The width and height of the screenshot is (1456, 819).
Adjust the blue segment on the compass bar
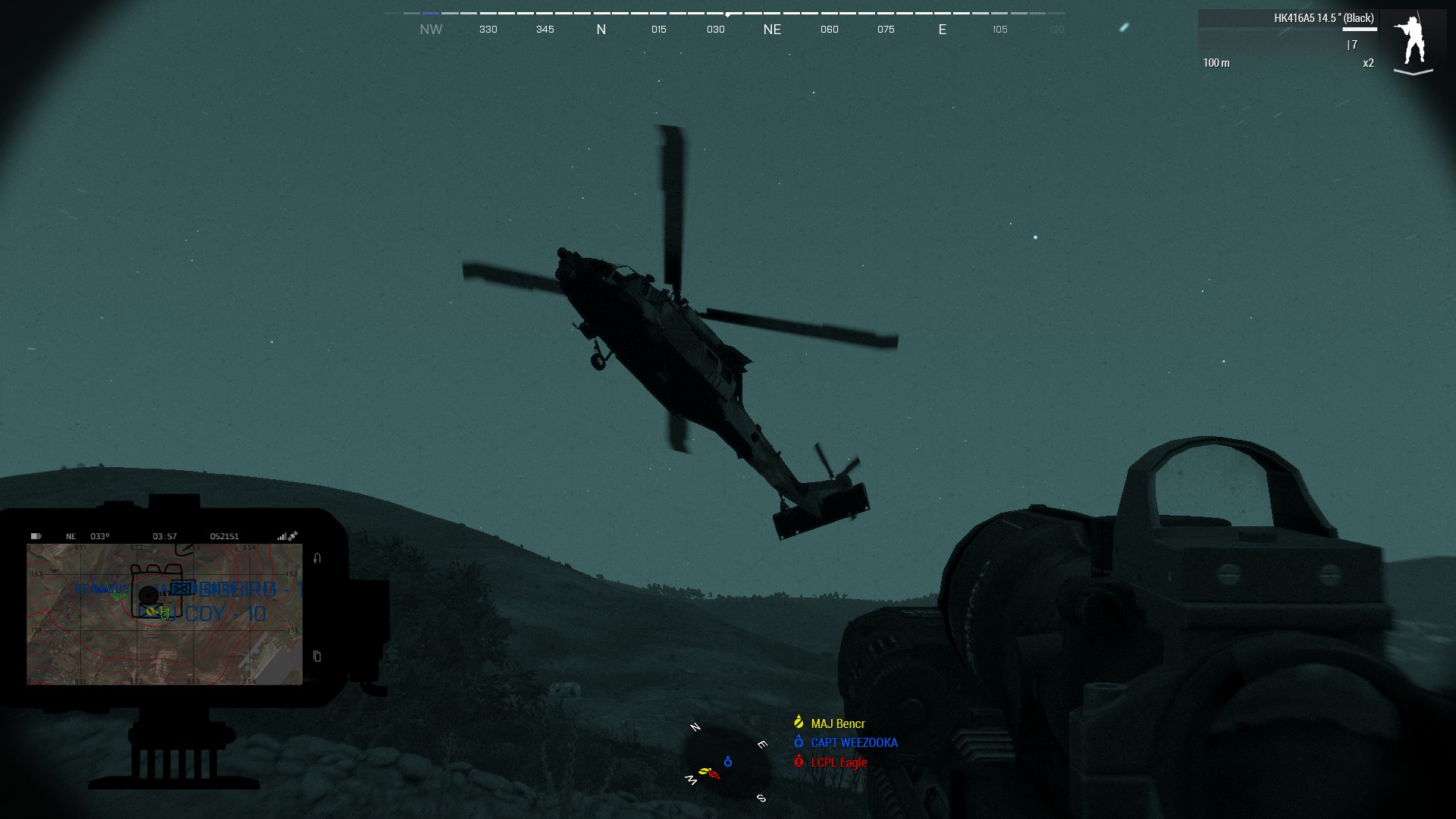[x=431, y=13]
